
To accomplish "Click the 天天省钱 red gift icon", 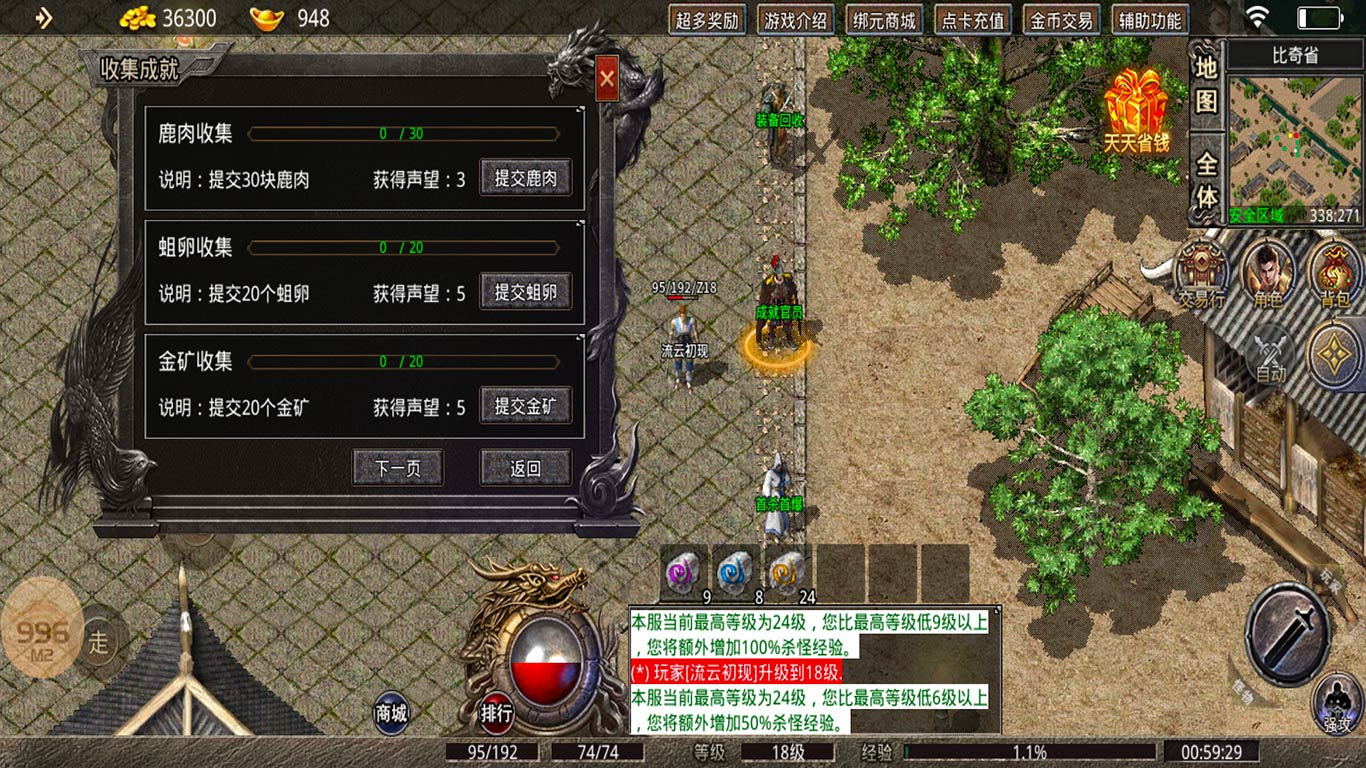I will [x=1135, y=100].
